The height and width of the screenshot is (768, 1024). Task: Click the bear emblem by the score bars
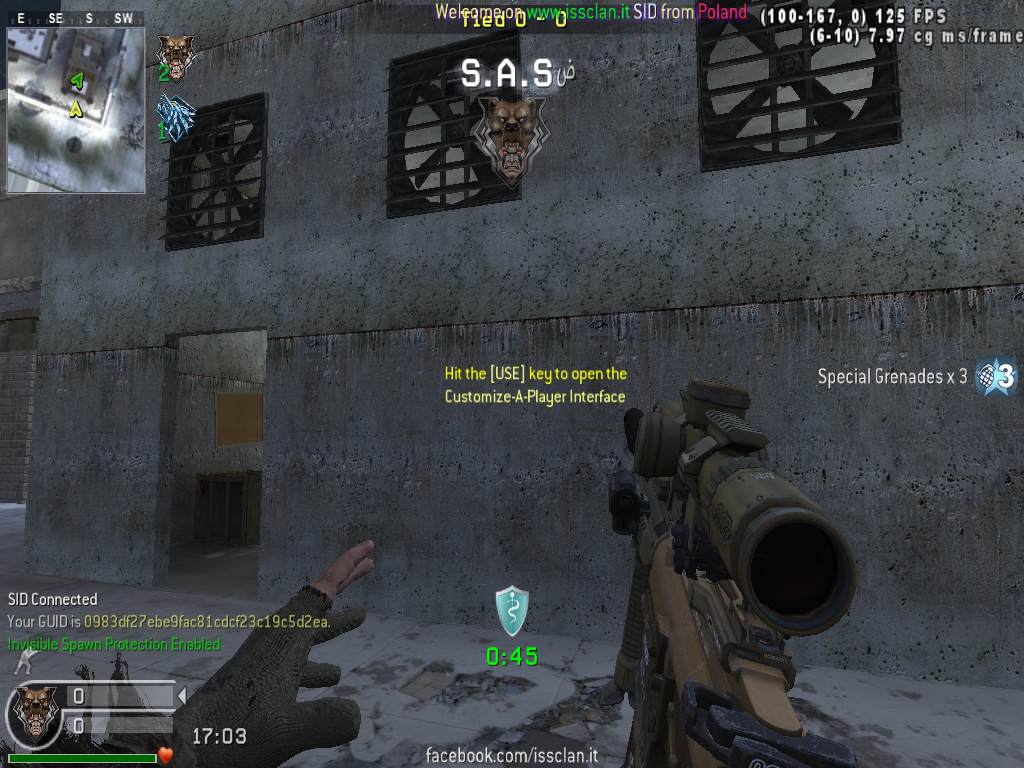[34, 714]
